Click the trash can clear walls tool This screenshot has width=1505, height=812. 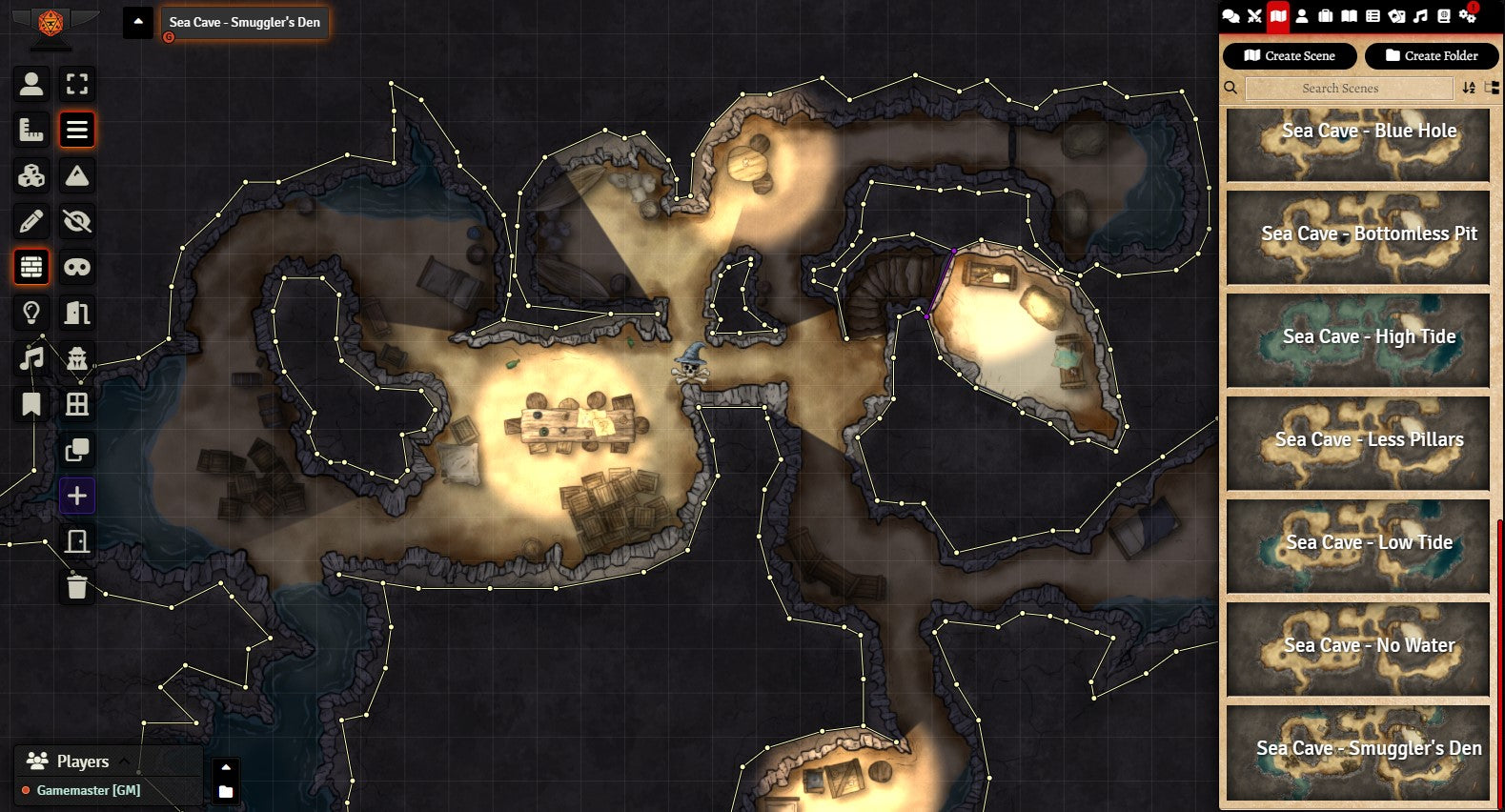[x=77, y=587]
